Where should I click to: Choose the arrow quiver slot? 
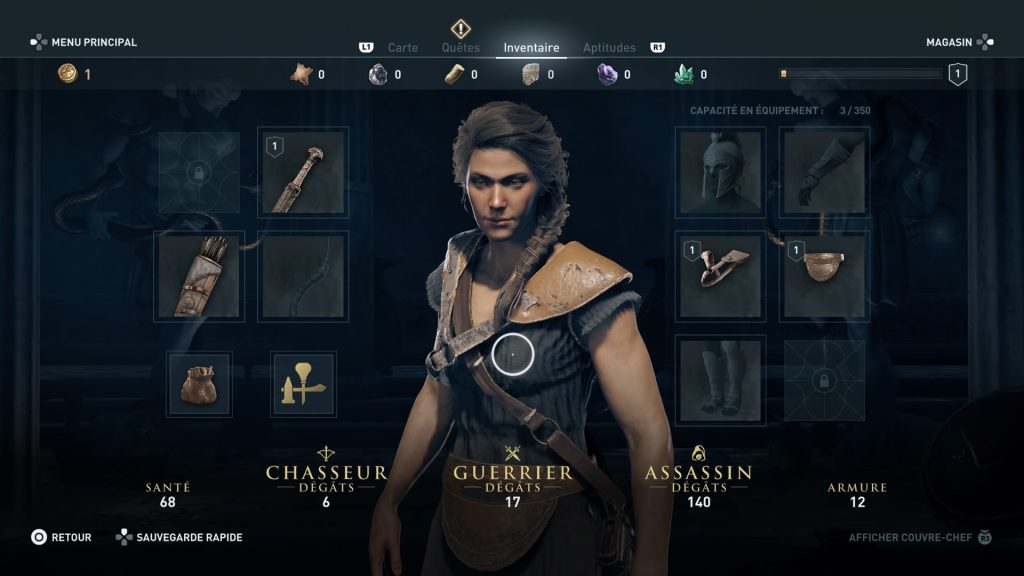click(199, 276)
